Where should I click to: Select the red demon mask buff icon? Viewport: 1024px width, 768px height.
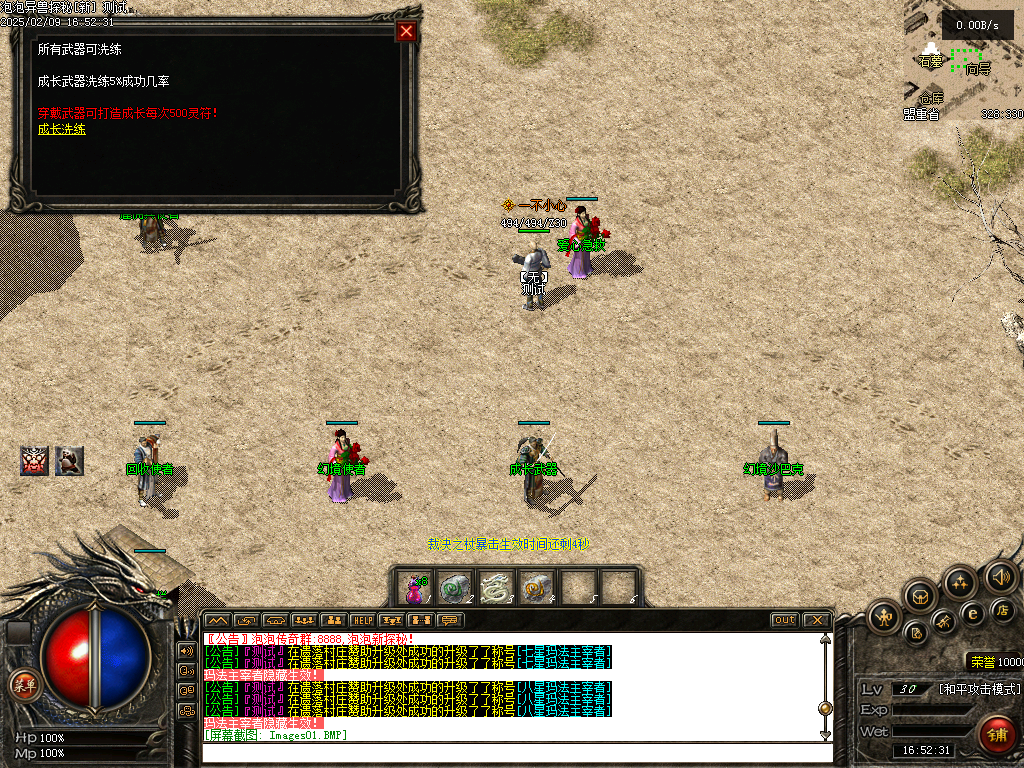[x=34, y=460]
